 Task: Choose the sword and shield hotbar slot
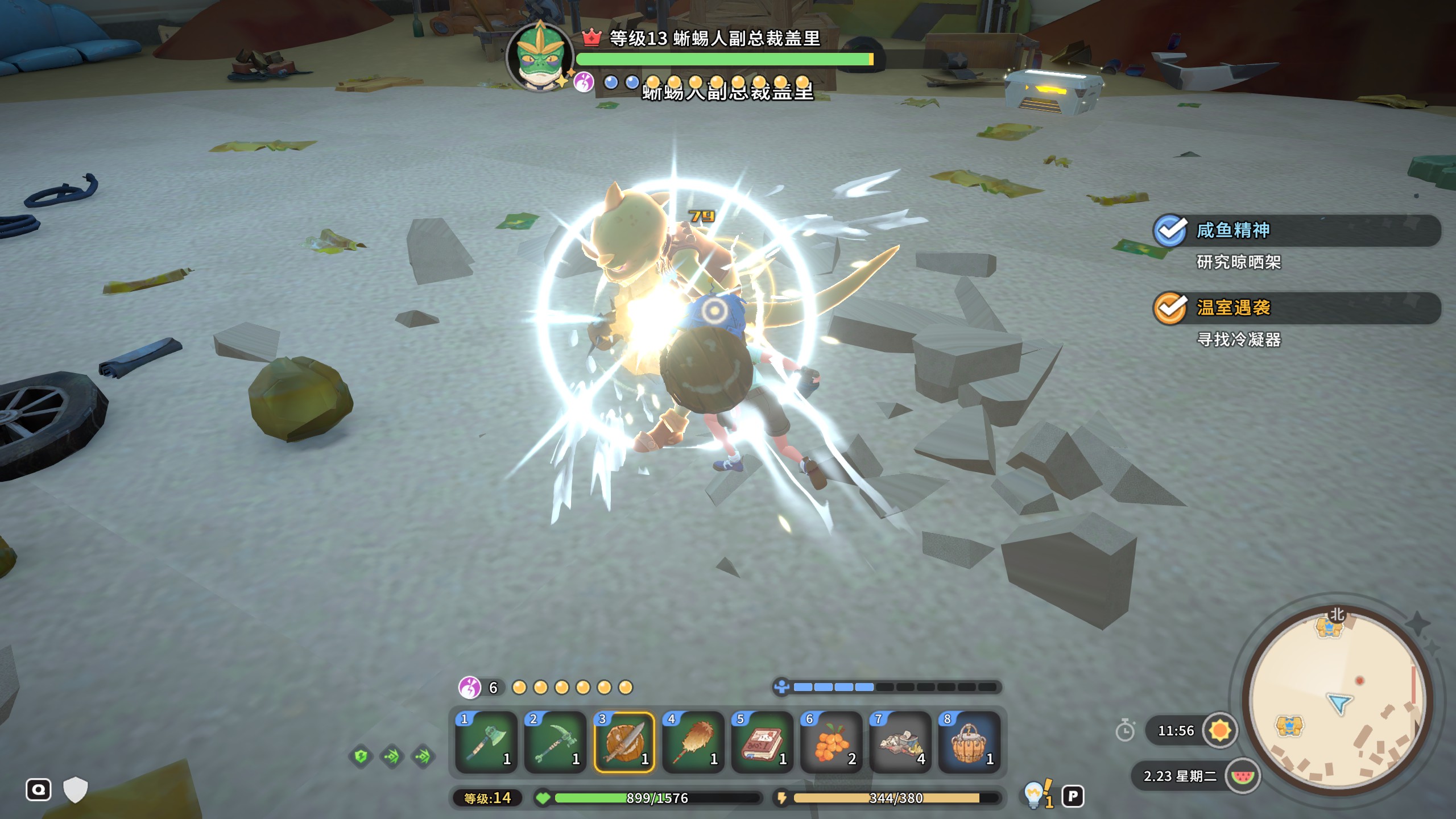coord(624,742)
